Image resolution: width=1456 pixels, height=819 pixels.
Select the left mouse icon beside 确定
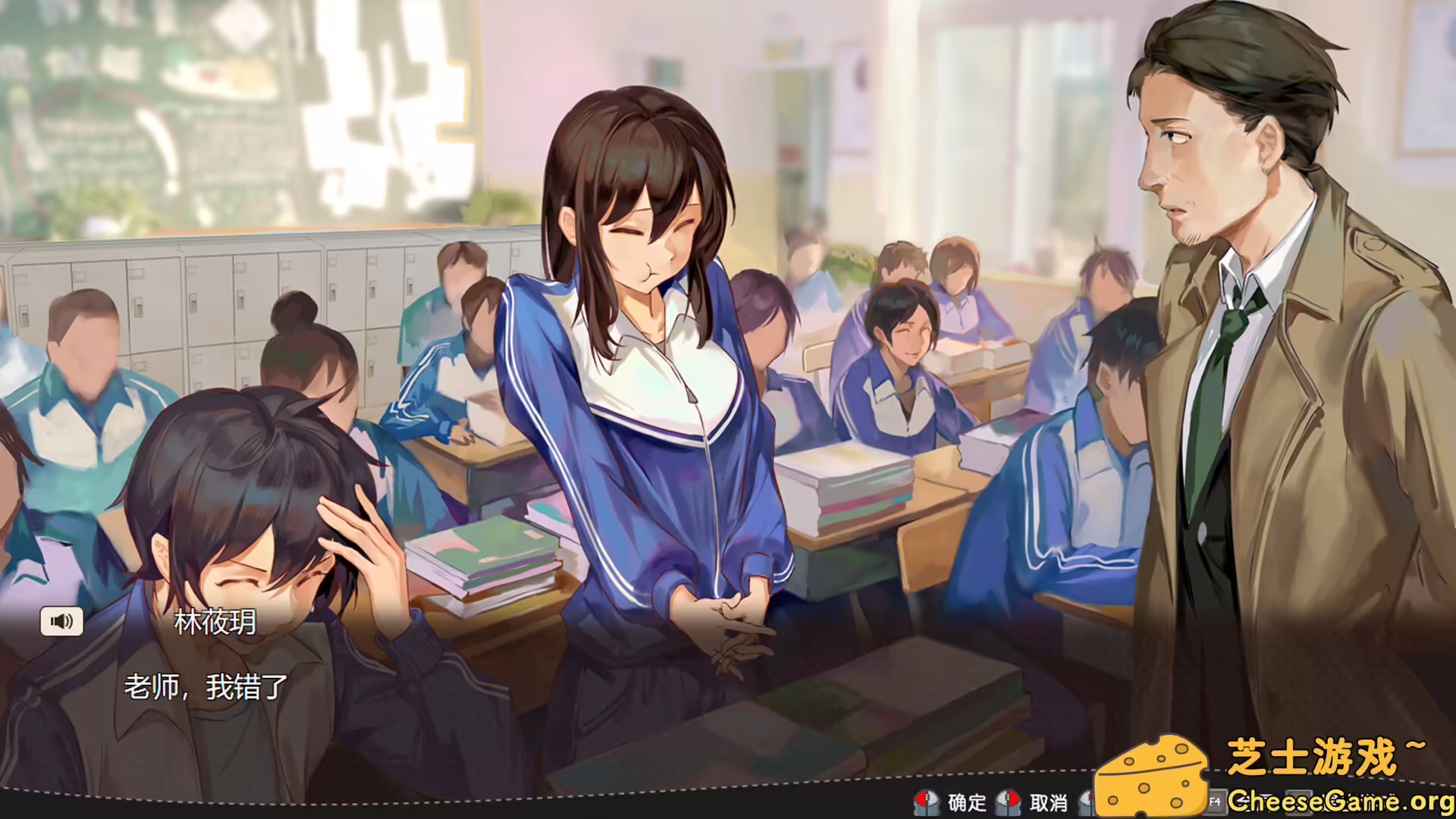pos(927,802)
